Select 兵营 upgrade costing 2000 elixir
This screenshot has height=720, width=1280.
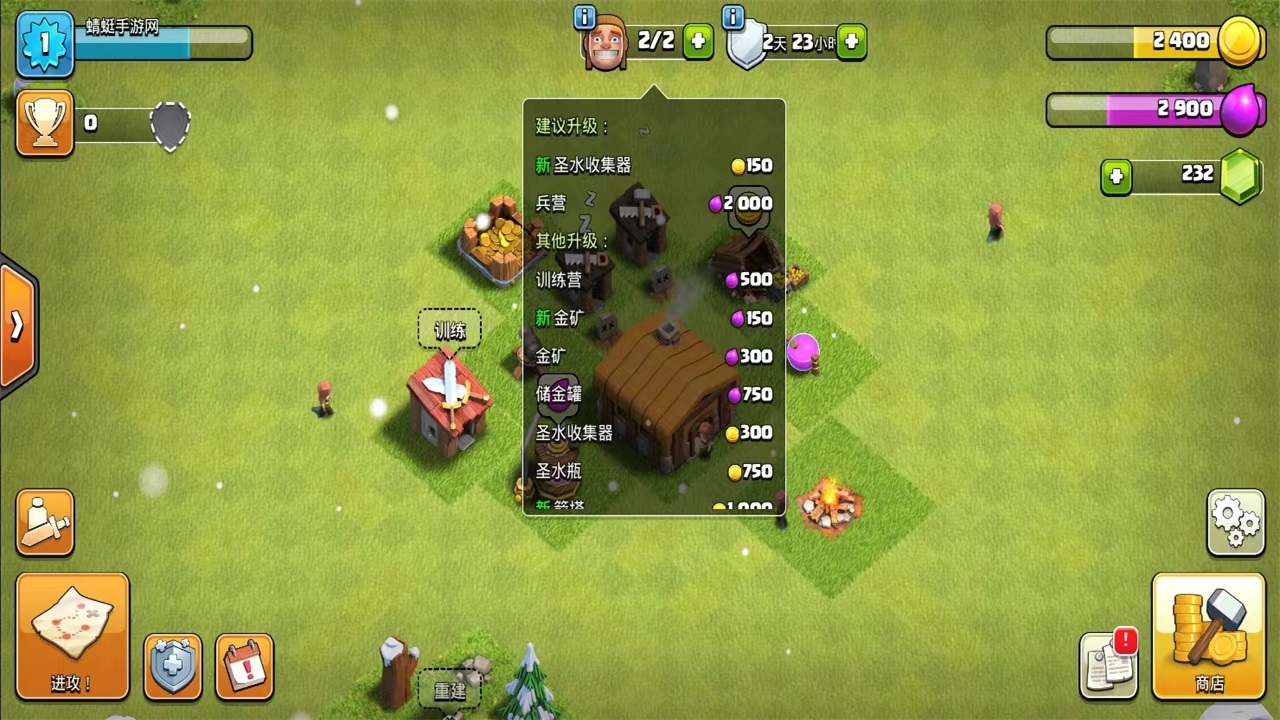tap(653, 203)
